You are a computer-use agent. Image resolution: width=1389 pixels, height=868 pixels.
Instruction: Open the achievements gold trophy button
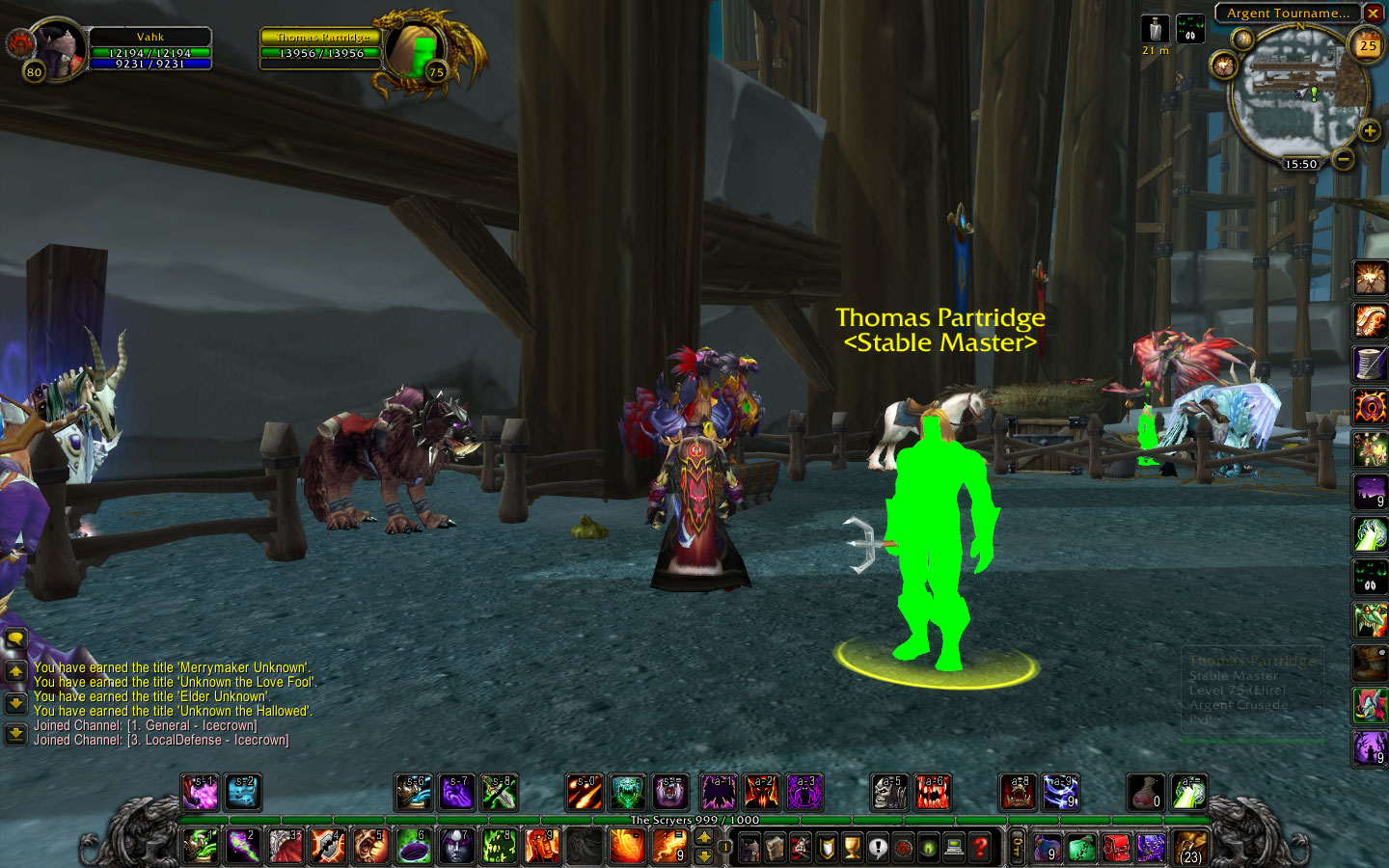click(852, 848)
